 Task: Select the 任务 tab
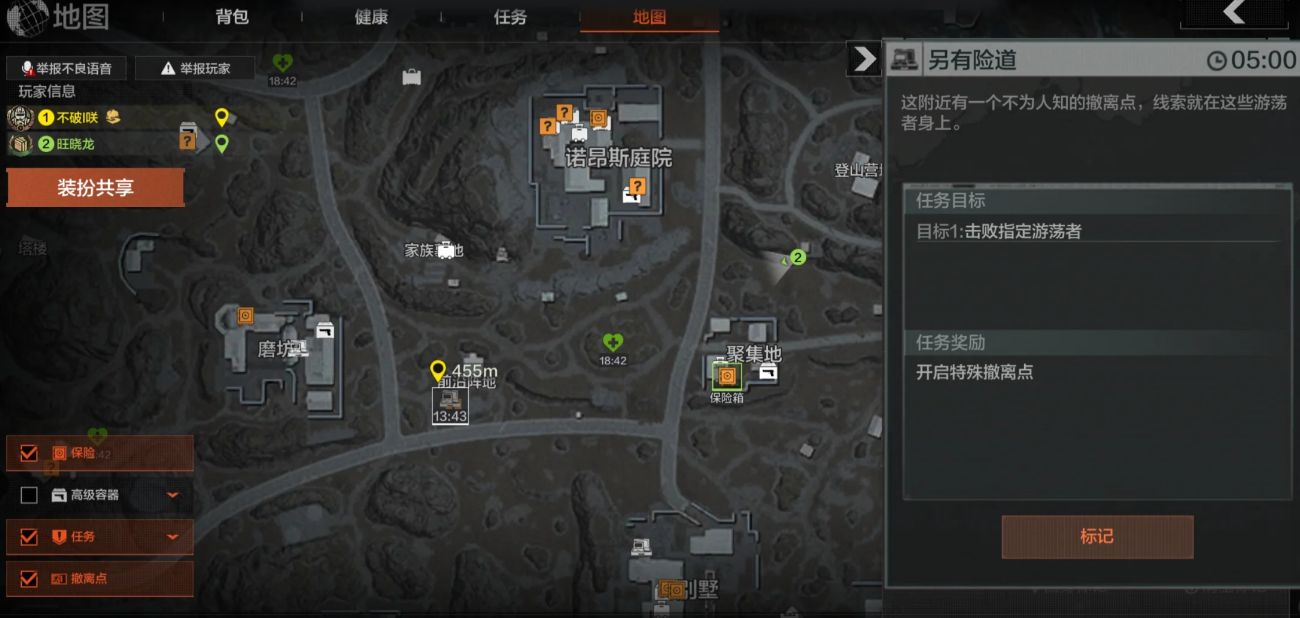point(510,17)
